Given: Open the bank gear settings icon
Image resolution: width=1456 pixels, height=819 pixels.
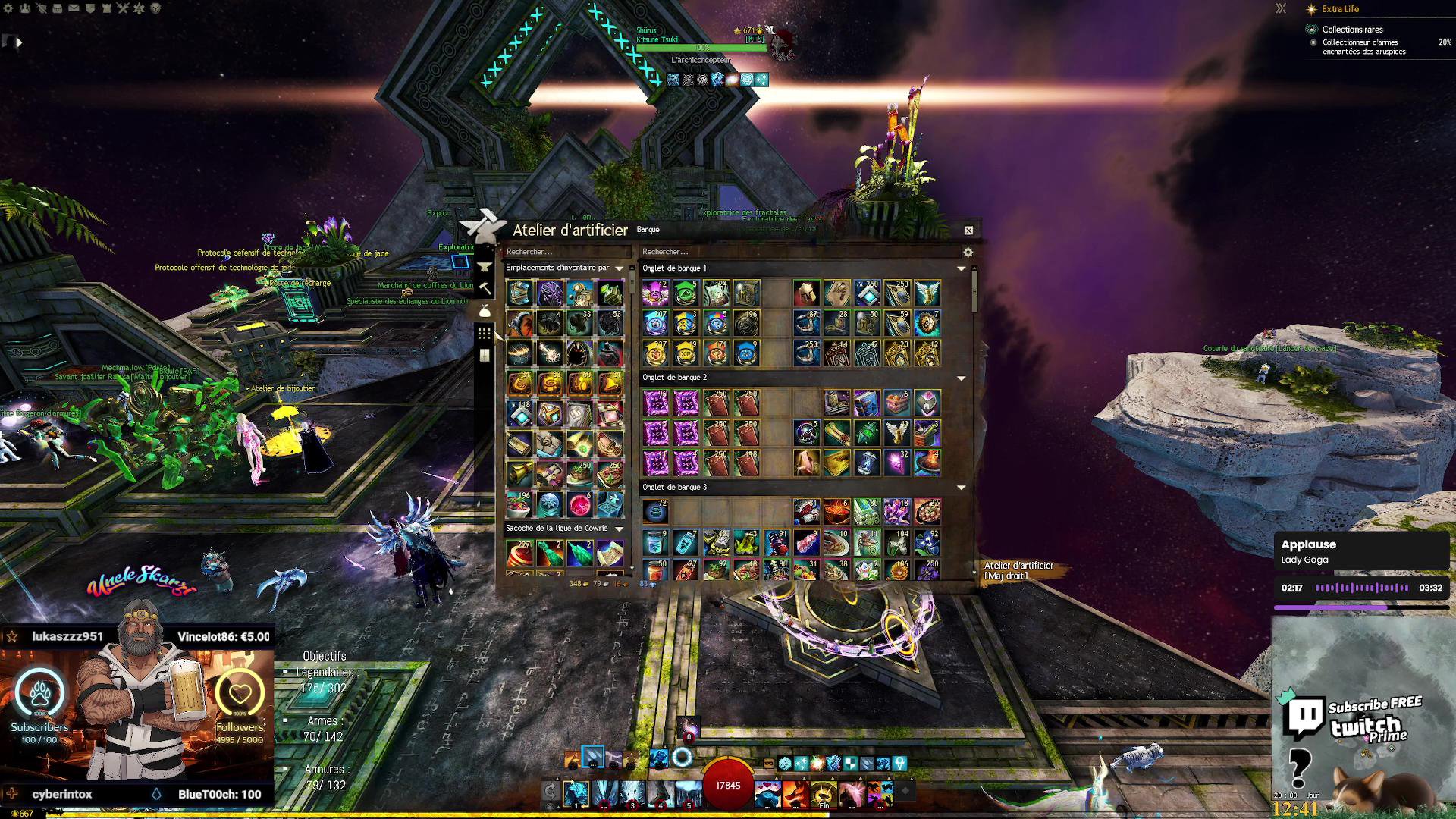Looking at the screenshot, I should click(x=968, y=252).
